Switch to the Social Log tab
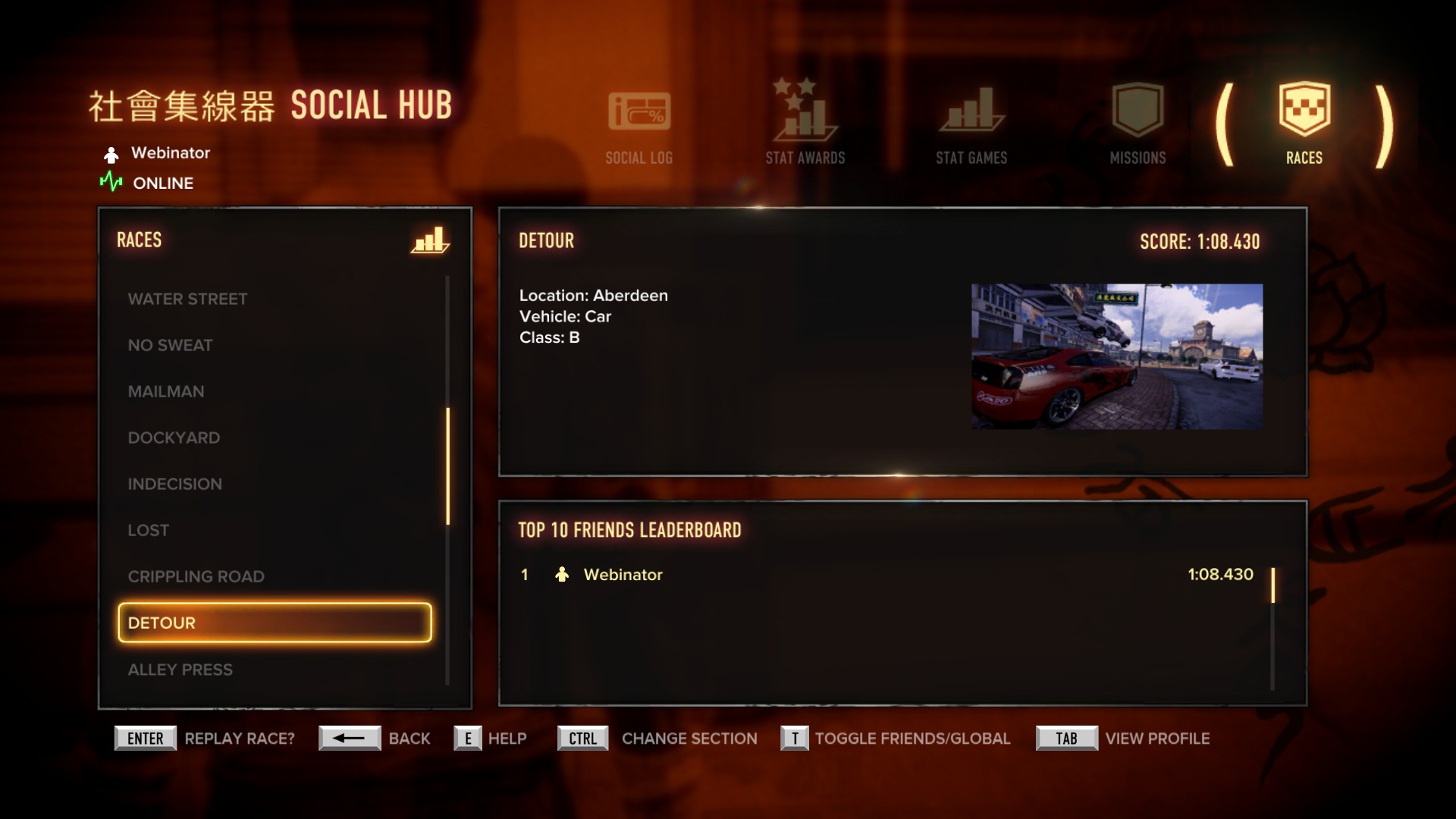 [x=639, y=126]
